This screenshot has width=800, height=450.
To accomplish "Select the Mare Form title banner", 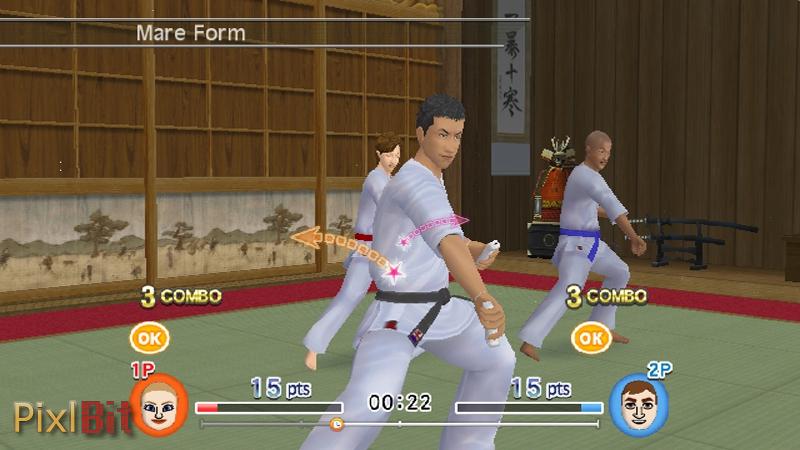I will tap(190, 32).
